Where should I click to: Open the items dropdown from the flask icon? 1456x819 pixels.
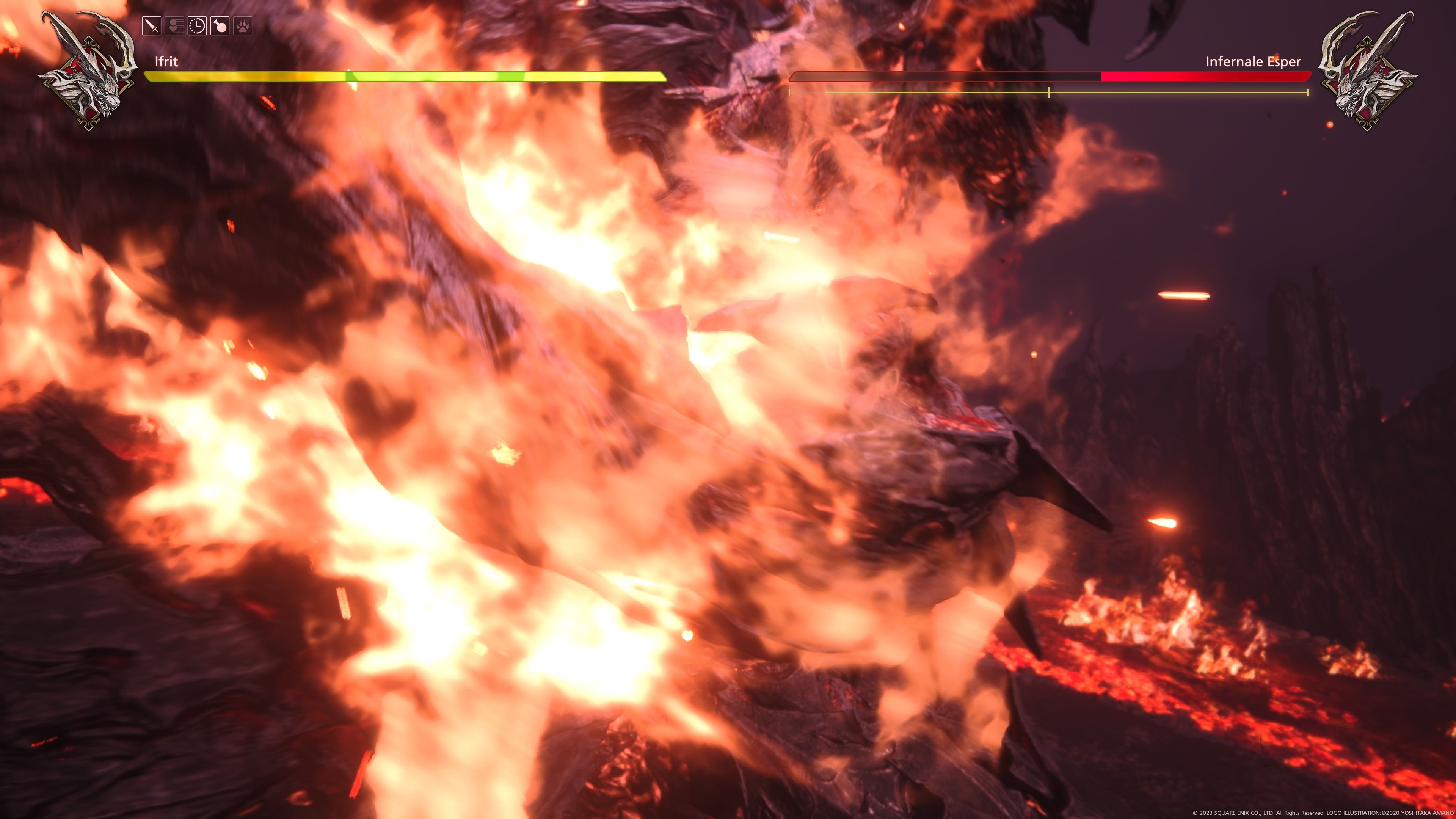click(220, 27)
